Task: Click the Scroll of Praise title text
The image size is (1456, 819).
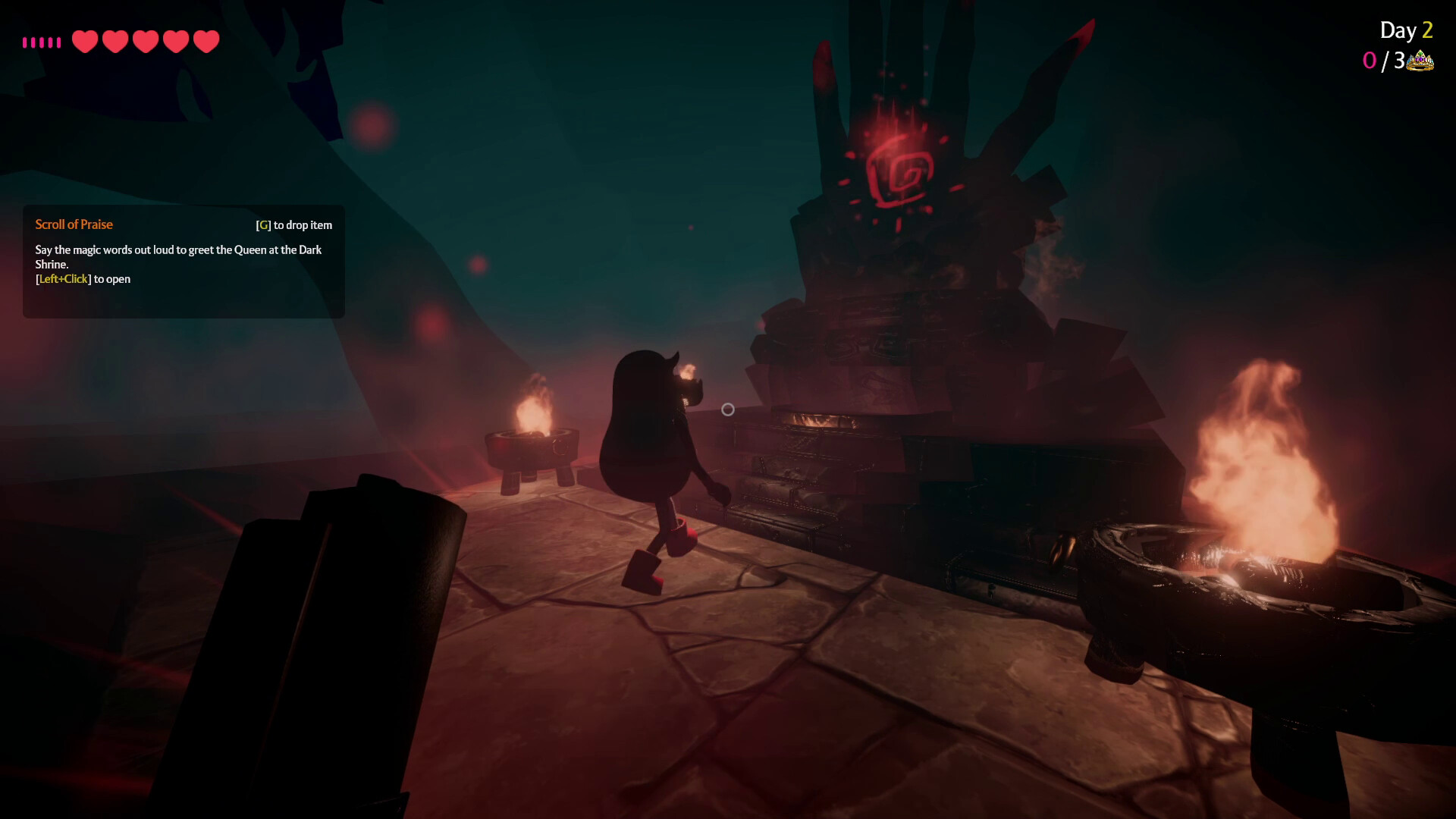Action: 74,224
